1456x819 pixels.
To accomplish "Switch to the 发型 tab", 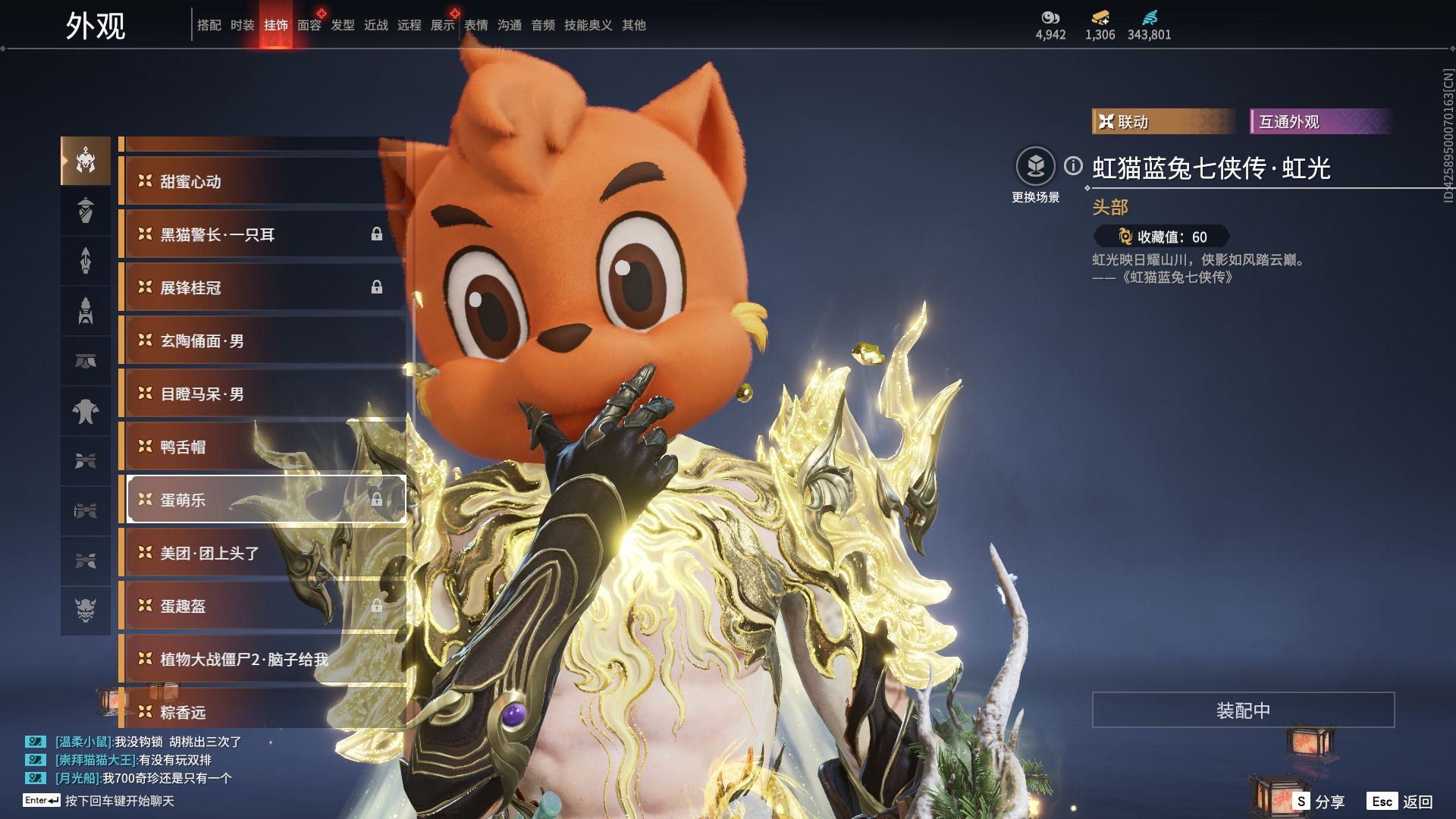I will (342, 25).
